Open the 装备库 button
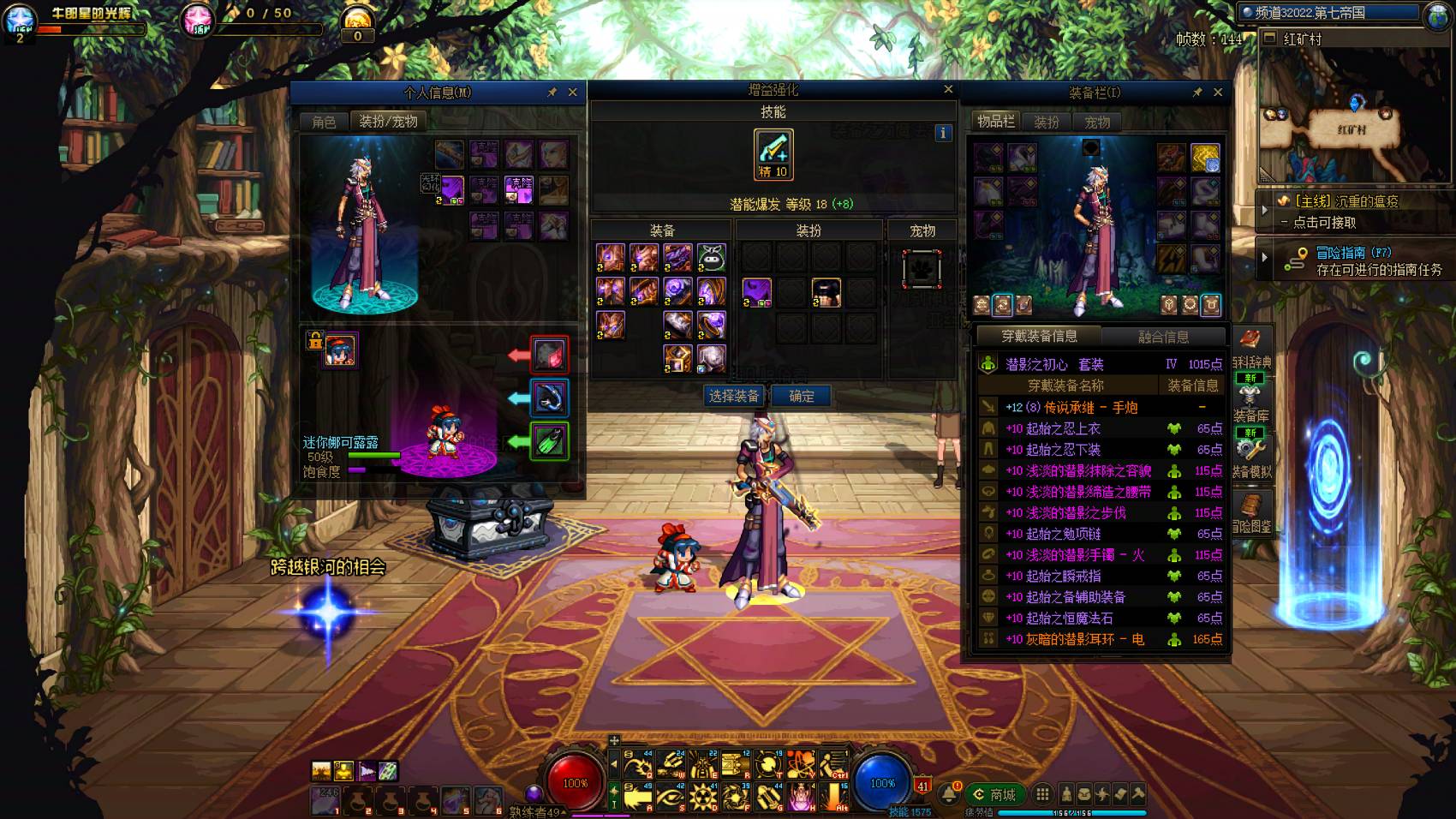1456x819 pixels. pyautogui.click(x=1250, y=403)
